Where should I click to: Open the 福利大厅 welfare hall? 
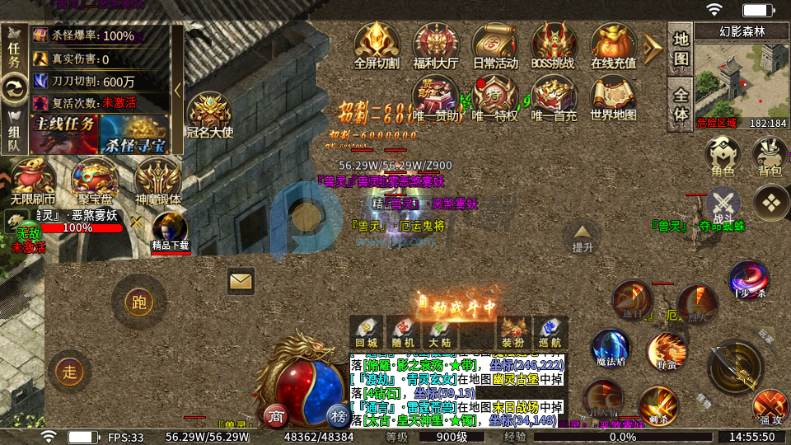click(435, 46)
